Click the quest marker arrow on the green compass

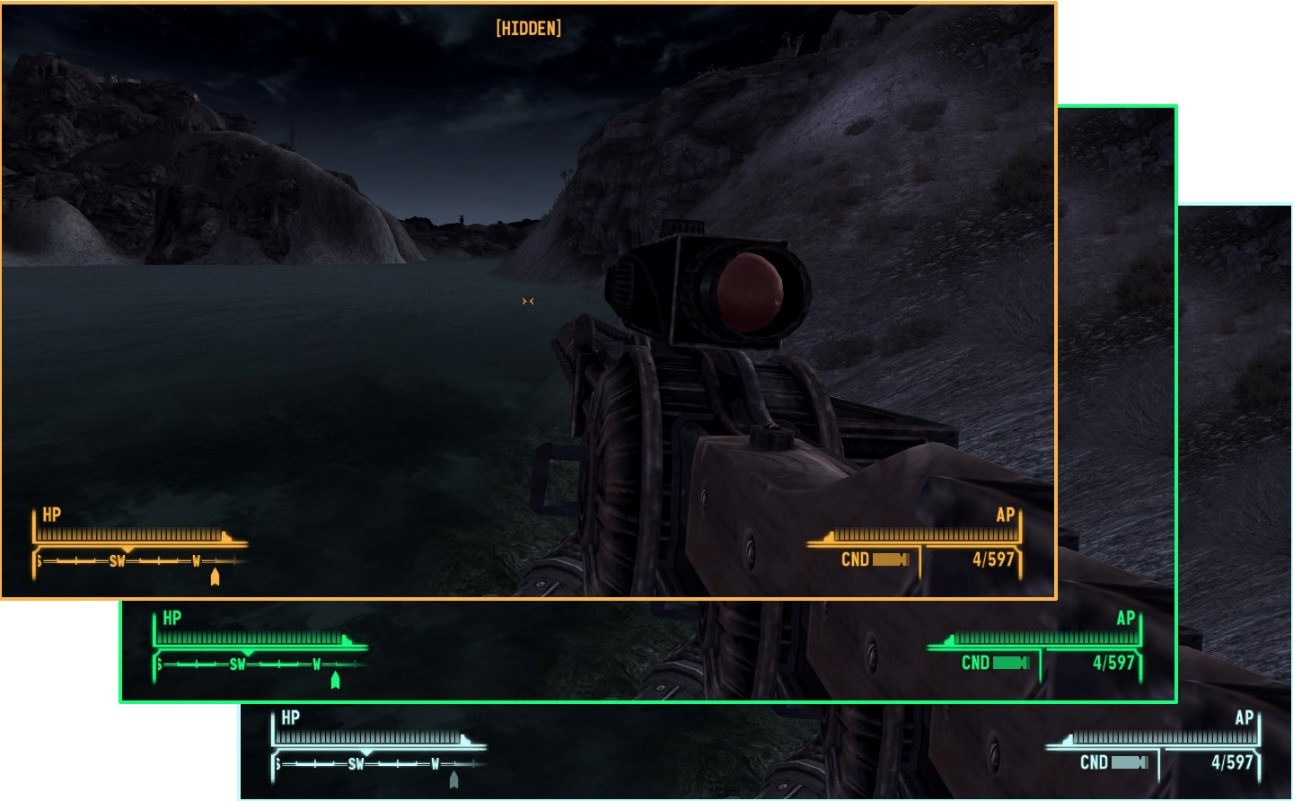click(x=335, y=681)
